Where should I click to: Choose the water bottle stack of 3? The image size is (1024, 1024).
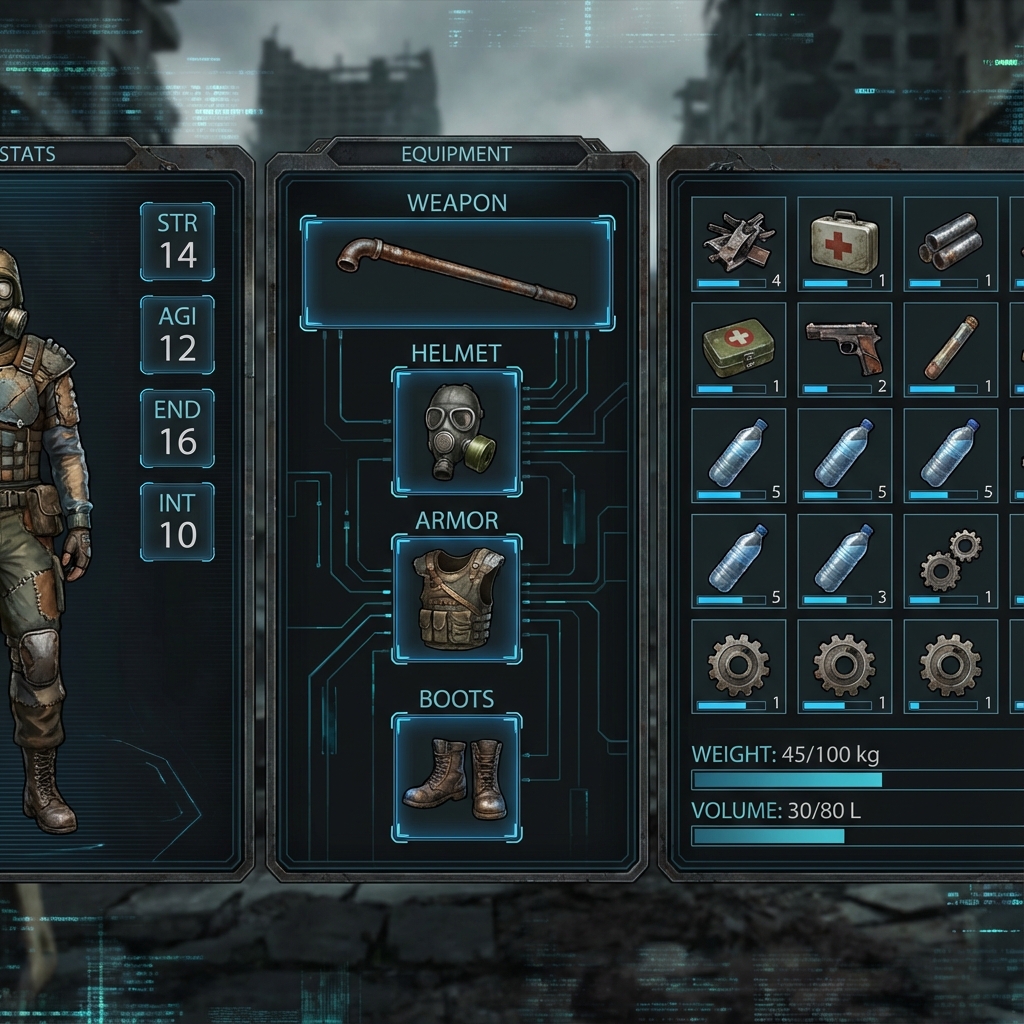(x=844, y=561)
